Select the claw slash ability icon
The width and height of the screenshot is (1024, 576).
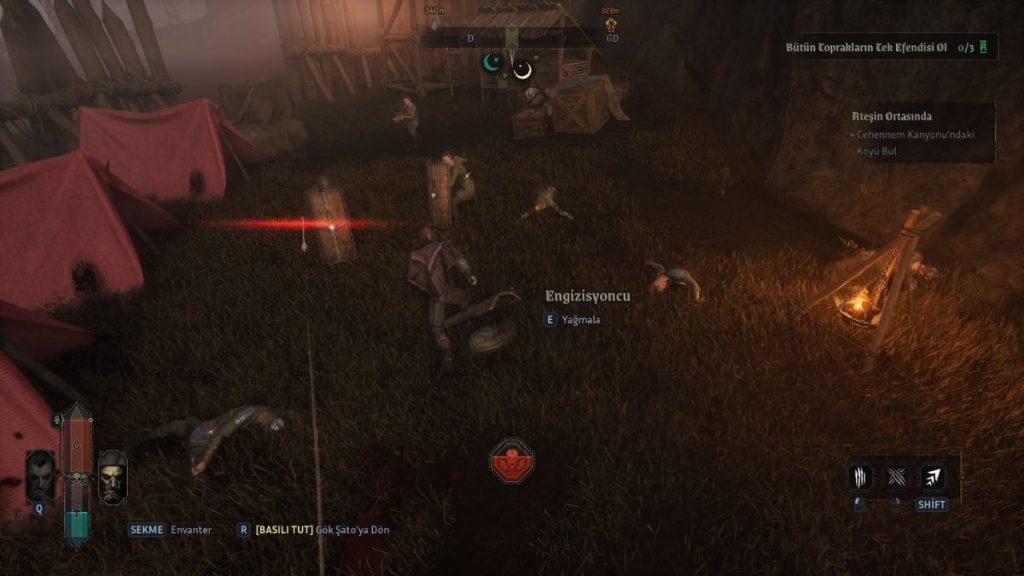point(860,477)
